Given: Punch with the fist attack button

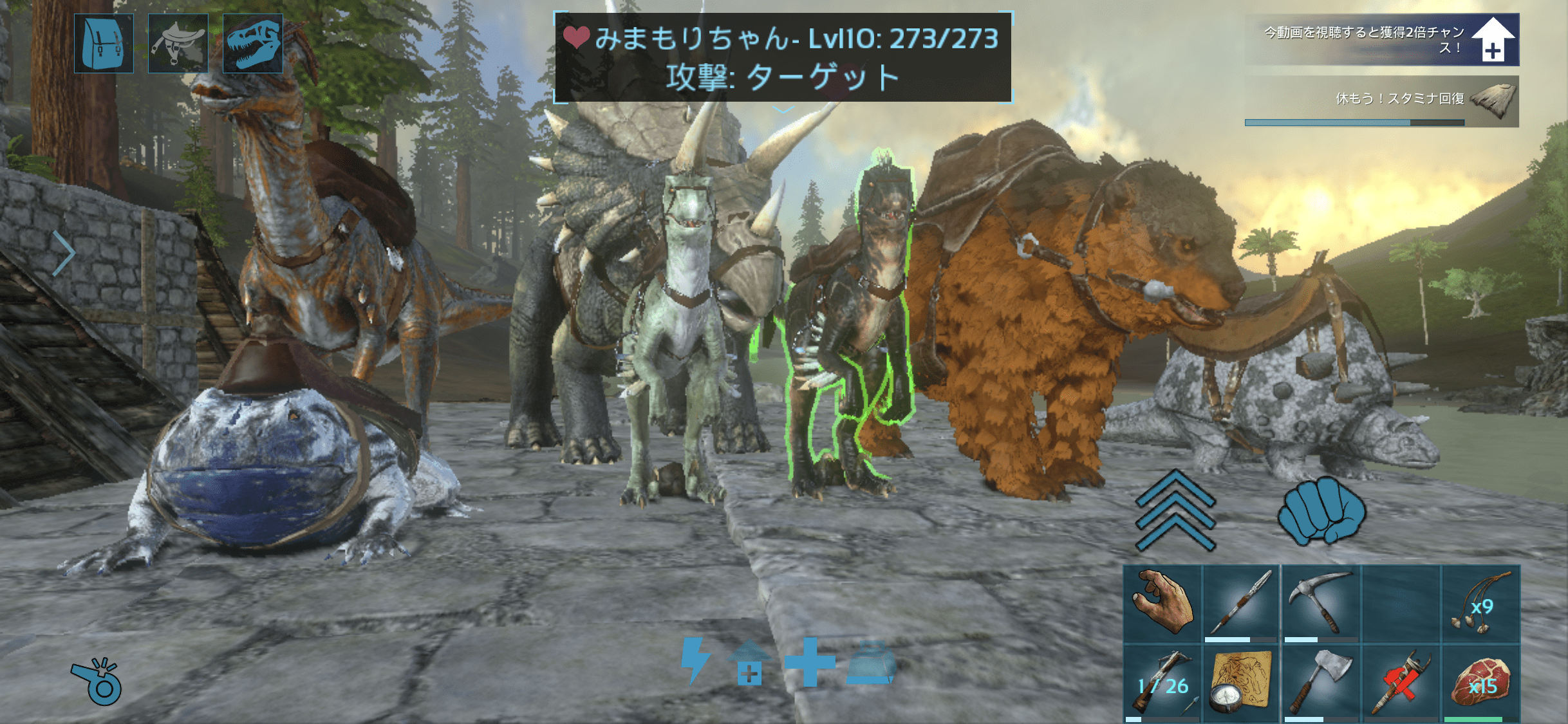Looking at the screenshot, I should point(1321,510).
